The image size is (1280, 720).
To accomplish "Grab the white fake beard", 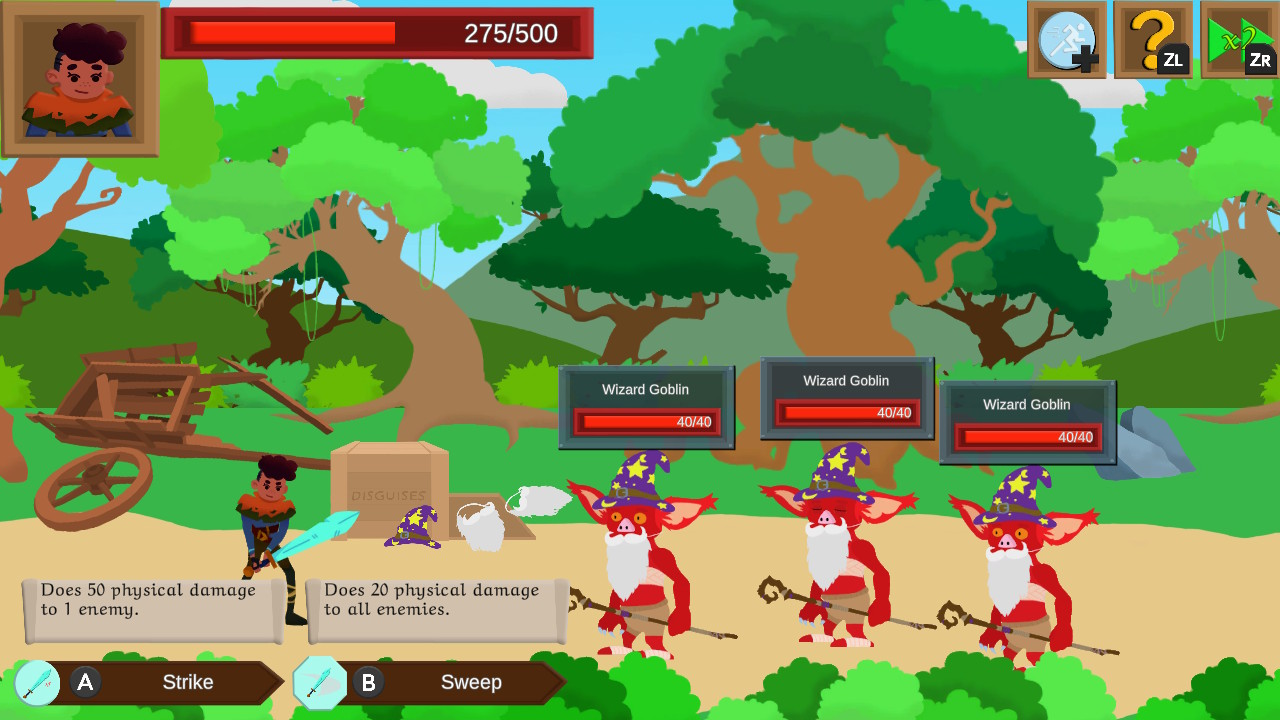I will pyautogui.click(x=482, y=528).
